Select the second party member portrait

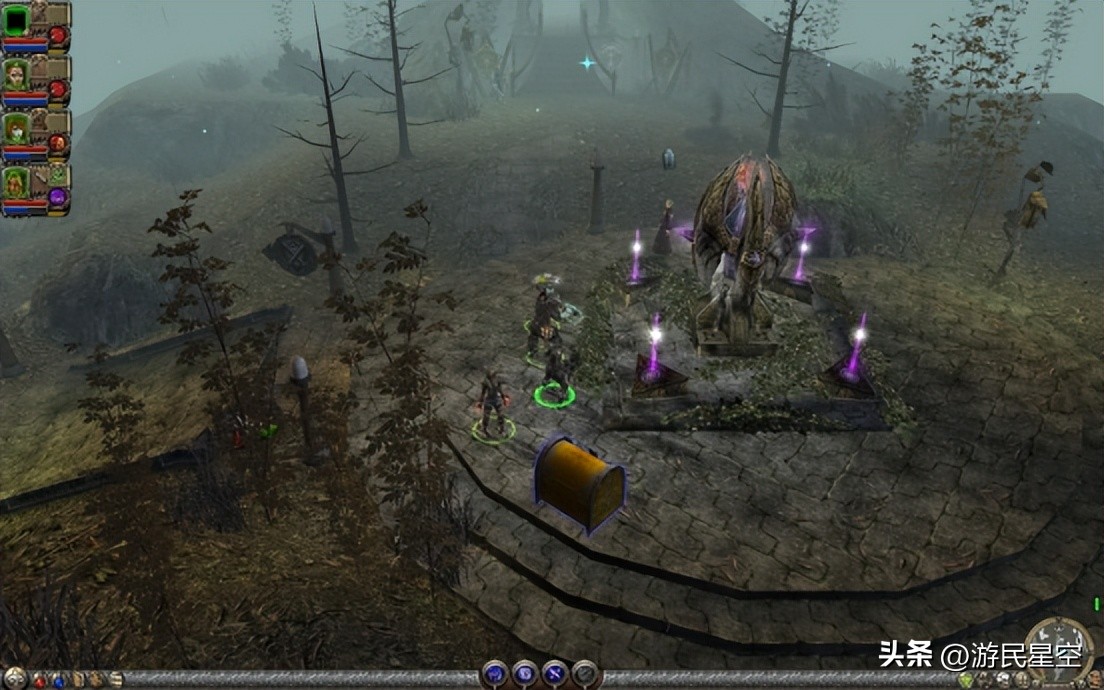17,75
